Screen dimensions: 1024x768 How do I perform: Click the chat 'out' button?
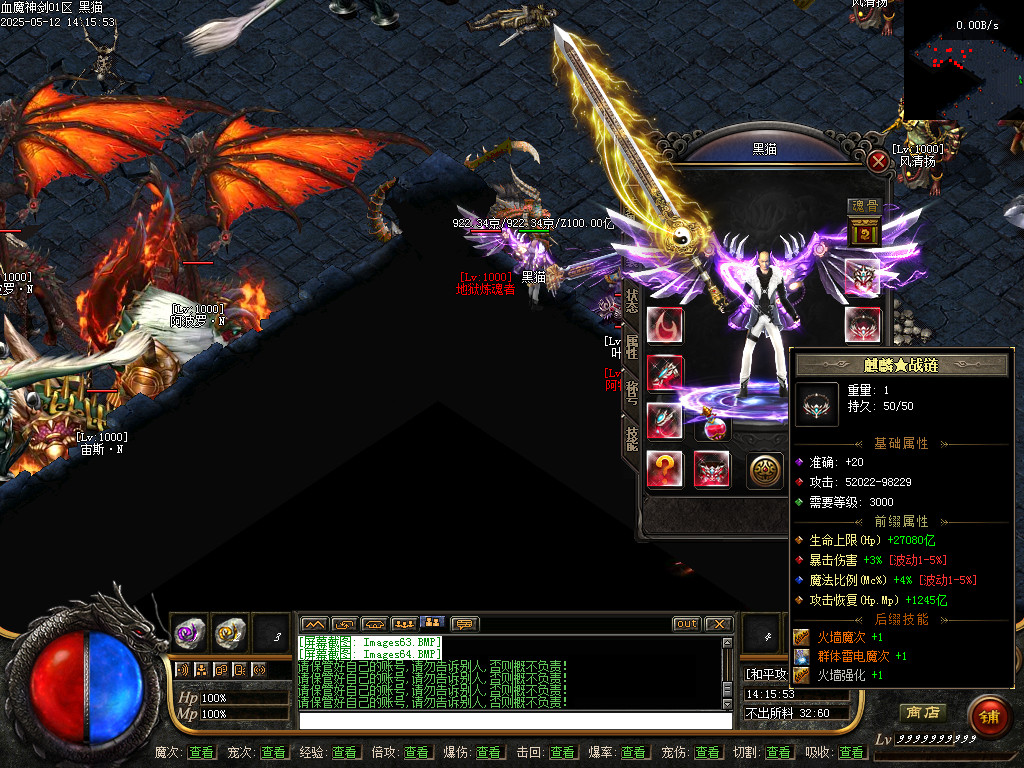click(x=686, y=624)
